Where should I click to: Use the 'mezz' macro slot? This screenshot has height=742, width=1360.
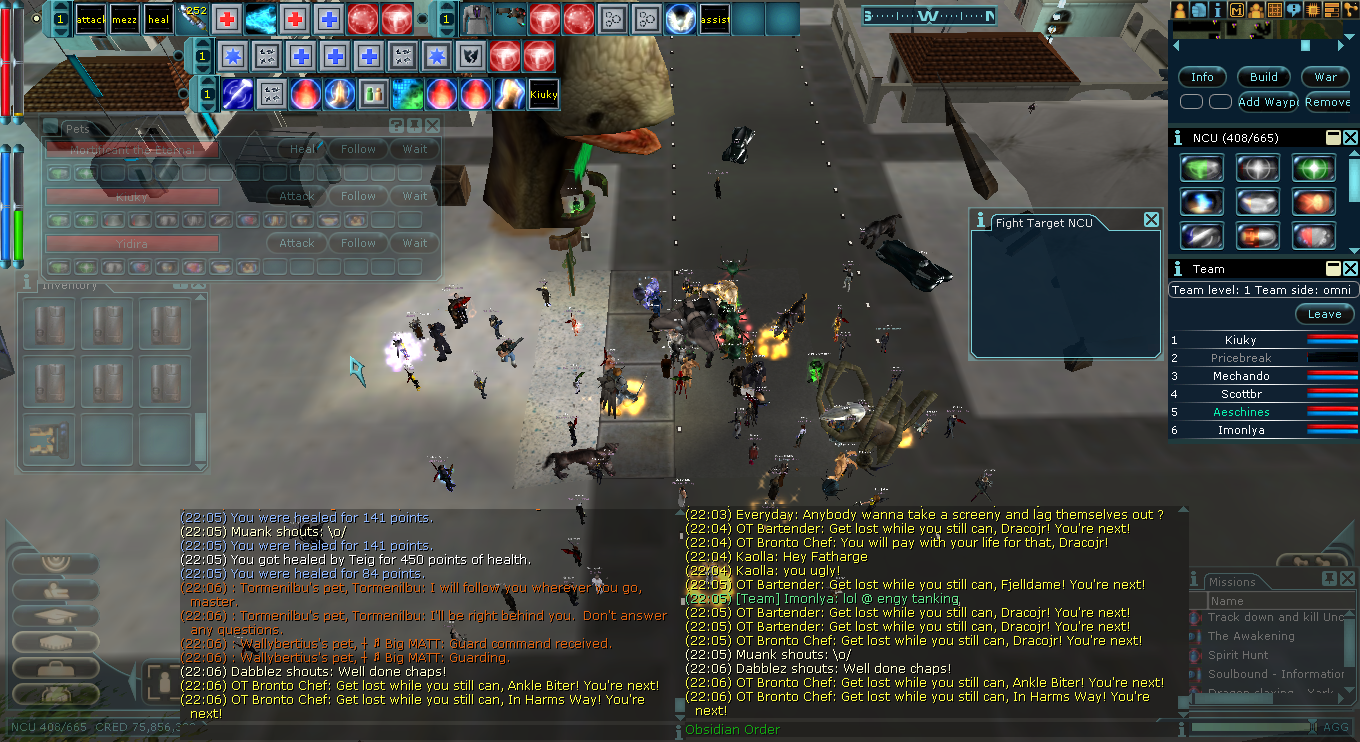coord(125,19)
